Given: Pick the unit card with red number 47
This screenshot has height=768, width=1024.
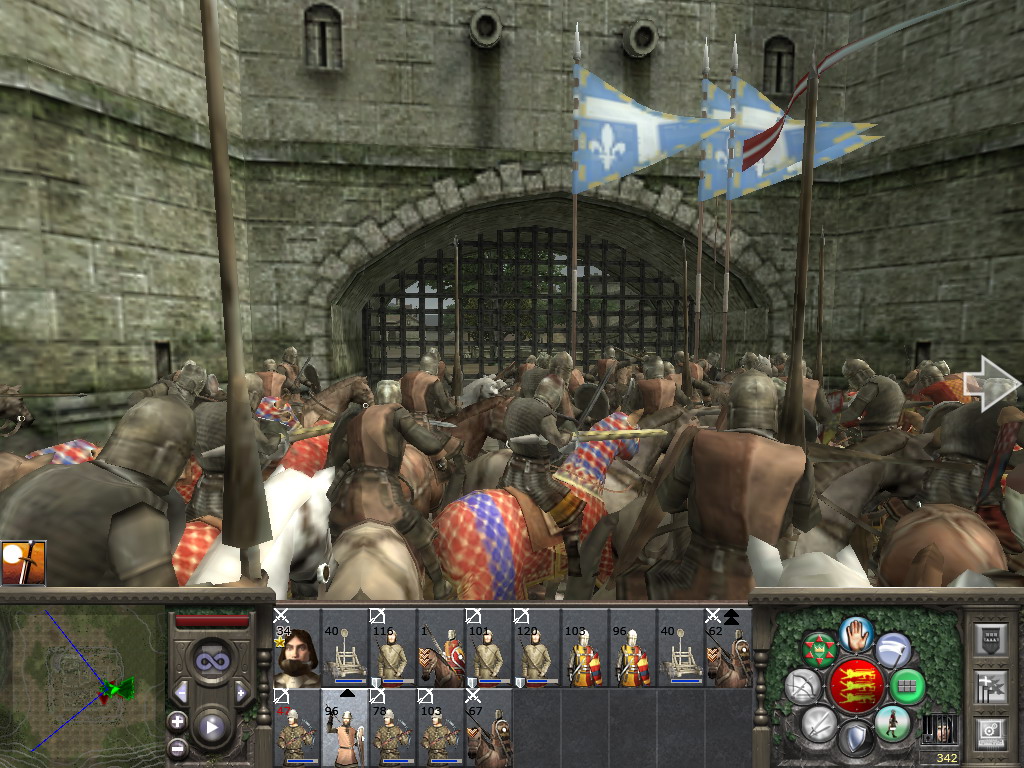Looking at the screenshot, I should 297,728.
